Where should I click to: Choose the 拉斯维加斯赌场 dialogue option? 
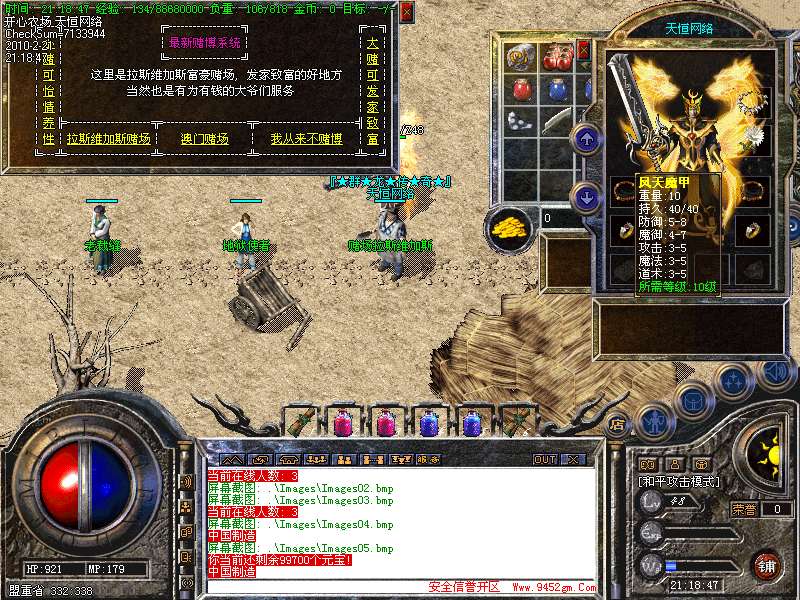[x=108, y=139]
